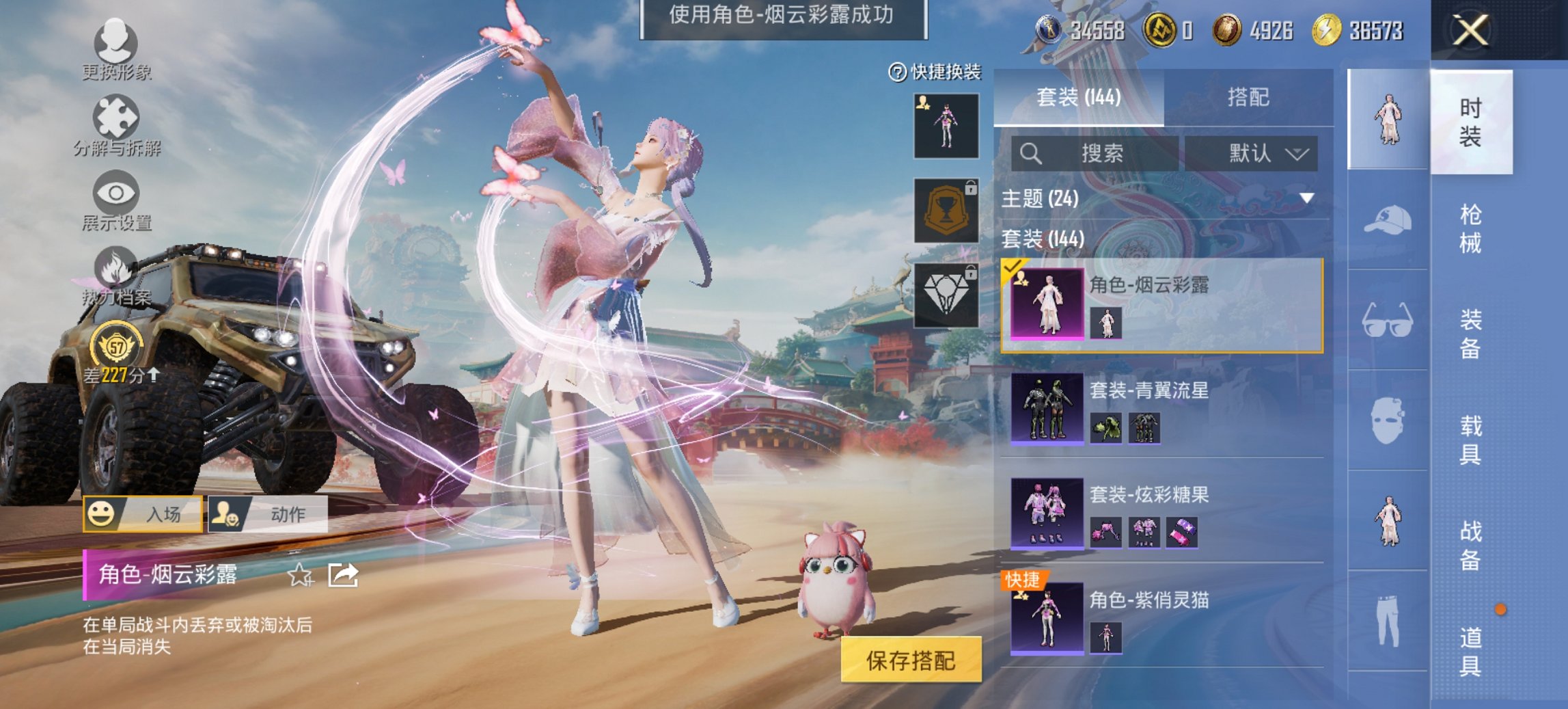Open the 默认 sorting dropdown

pos(1263,153)
